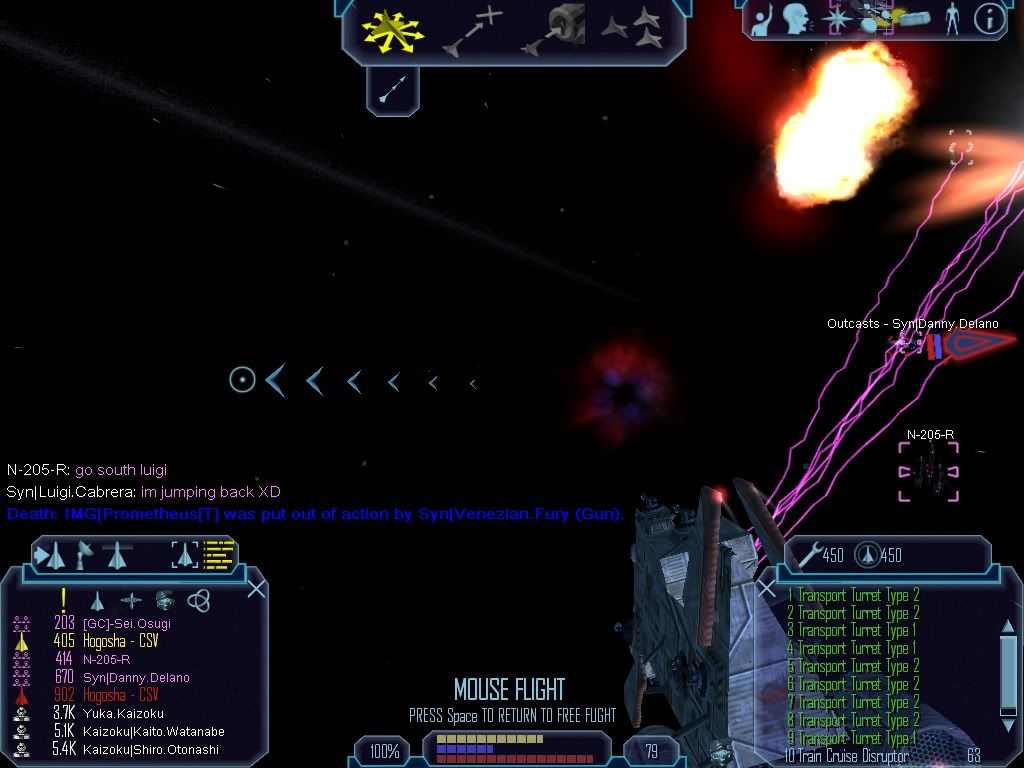Close the contact list panel
Viewport: 1024px width, 768px height.
(x=256, y=588)
